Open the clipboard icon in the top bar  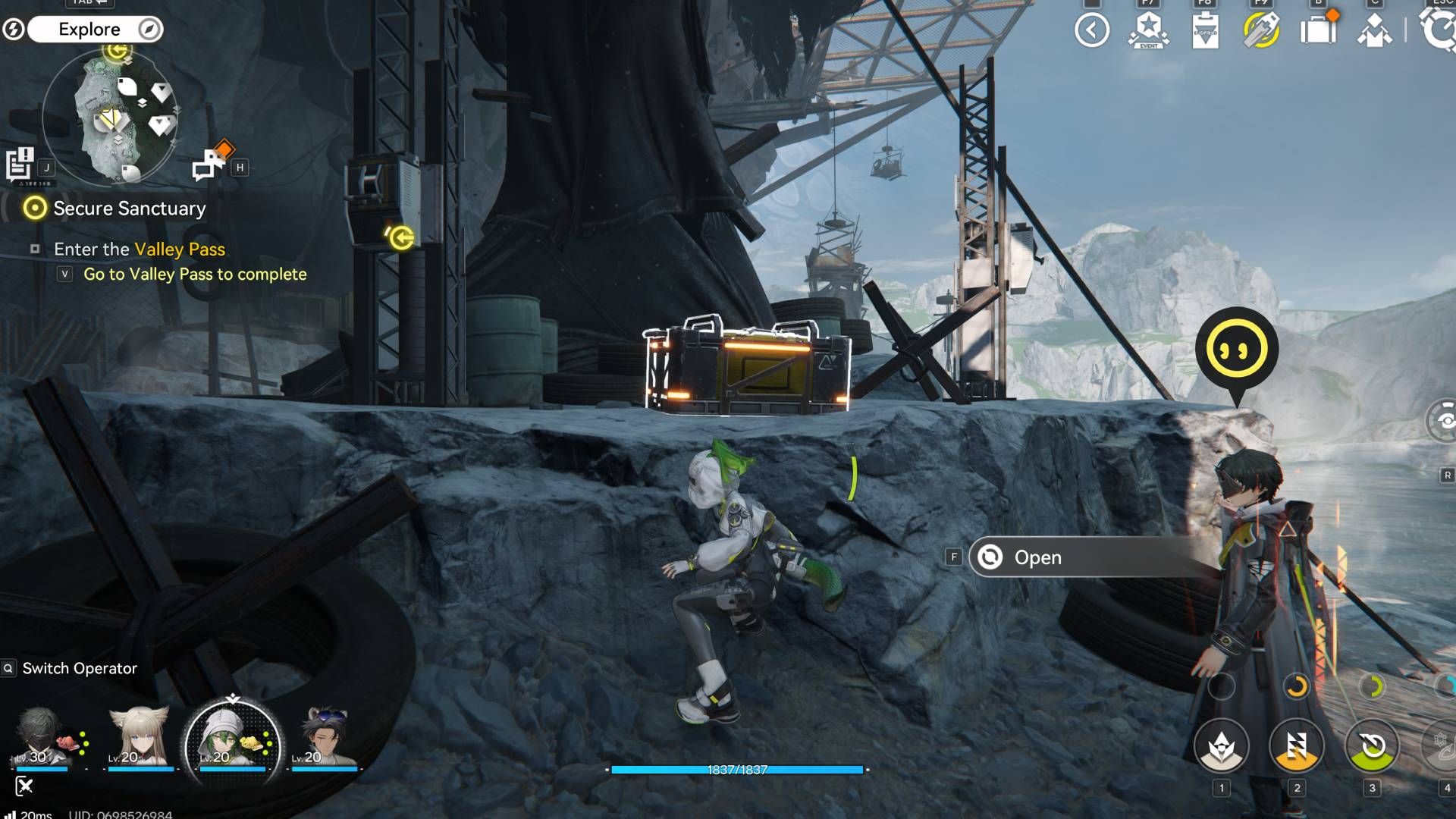coord(1205,30)
